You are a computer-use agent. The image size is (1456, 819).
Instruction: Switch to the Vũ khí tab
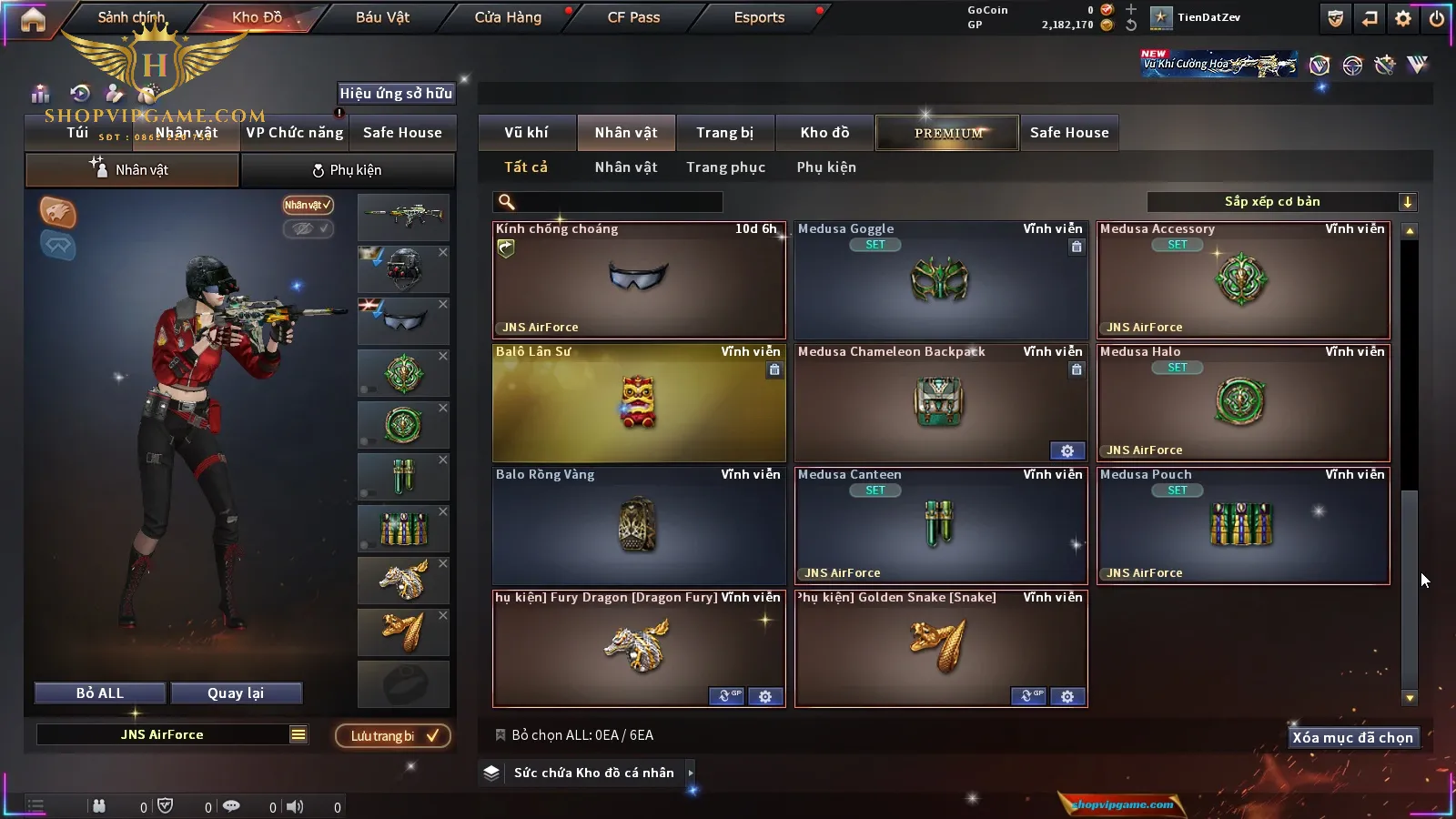point(527,133)
